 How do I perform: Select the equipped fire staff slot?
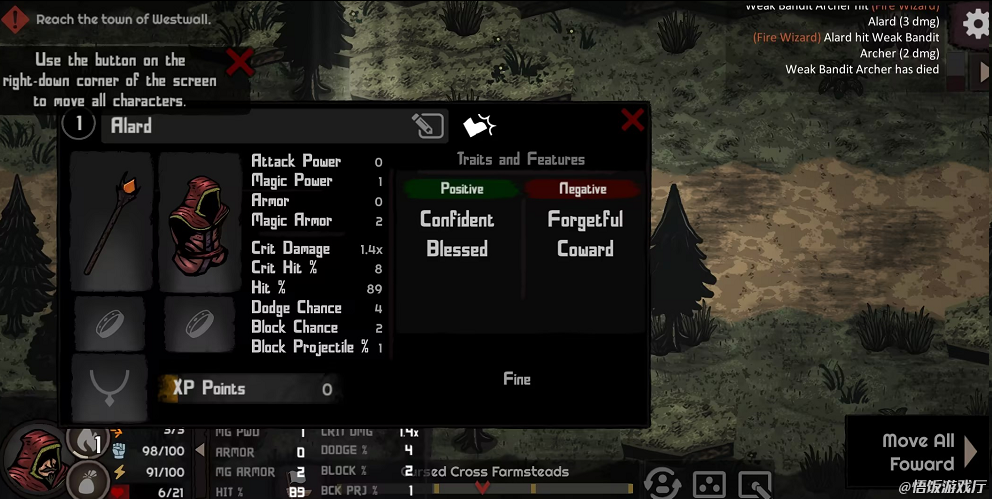point(110,222)
